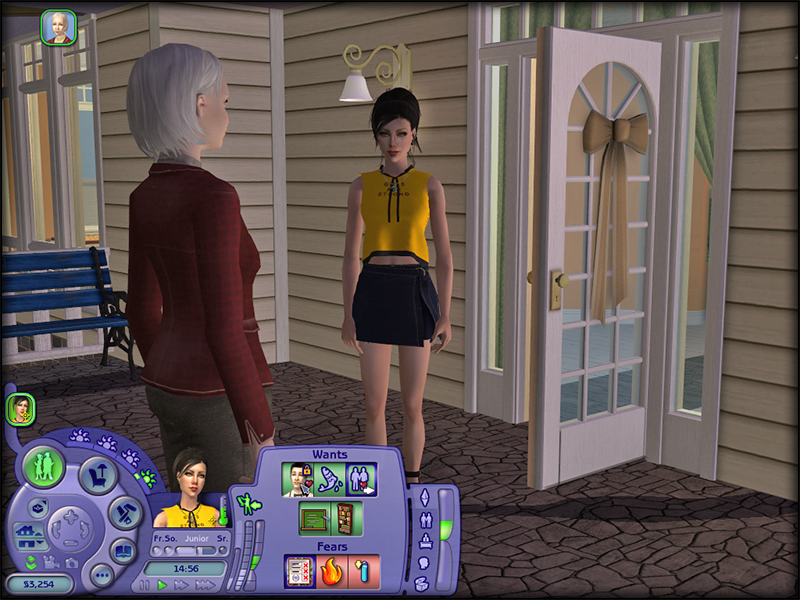Switch to Live mode button
The height and width of the screenshot is (600, 800).
click(44, 467)
